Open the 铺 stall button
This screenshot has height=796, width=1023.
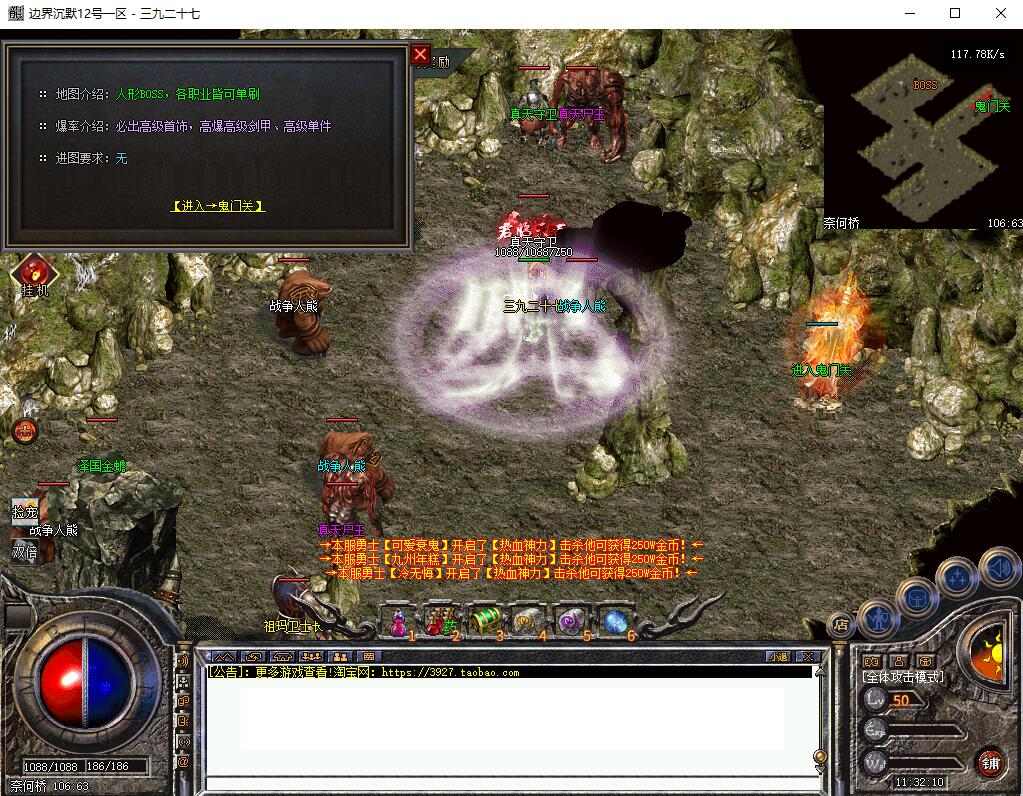990,762
